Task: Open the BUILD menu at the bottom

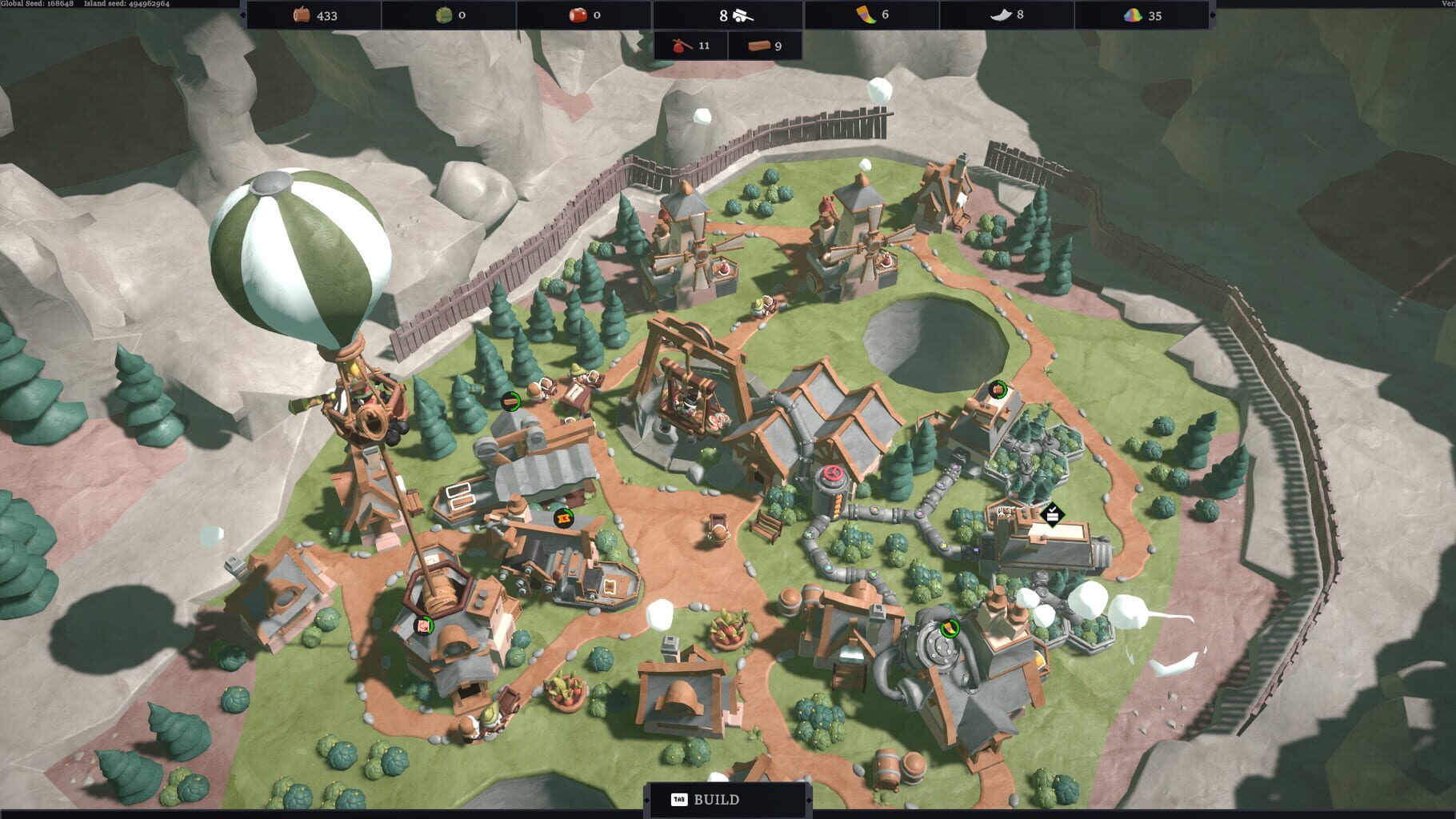Action: pyautogui.click(x=718, y=798)
